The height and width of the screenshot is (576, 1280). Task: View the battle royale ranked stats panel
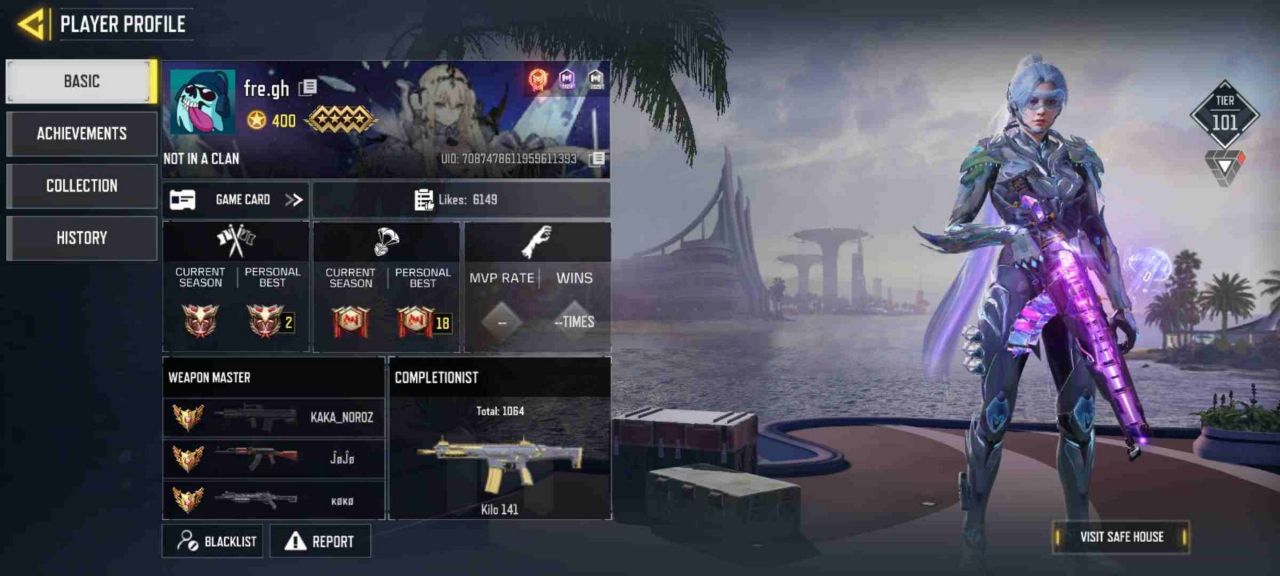(386, 287)
